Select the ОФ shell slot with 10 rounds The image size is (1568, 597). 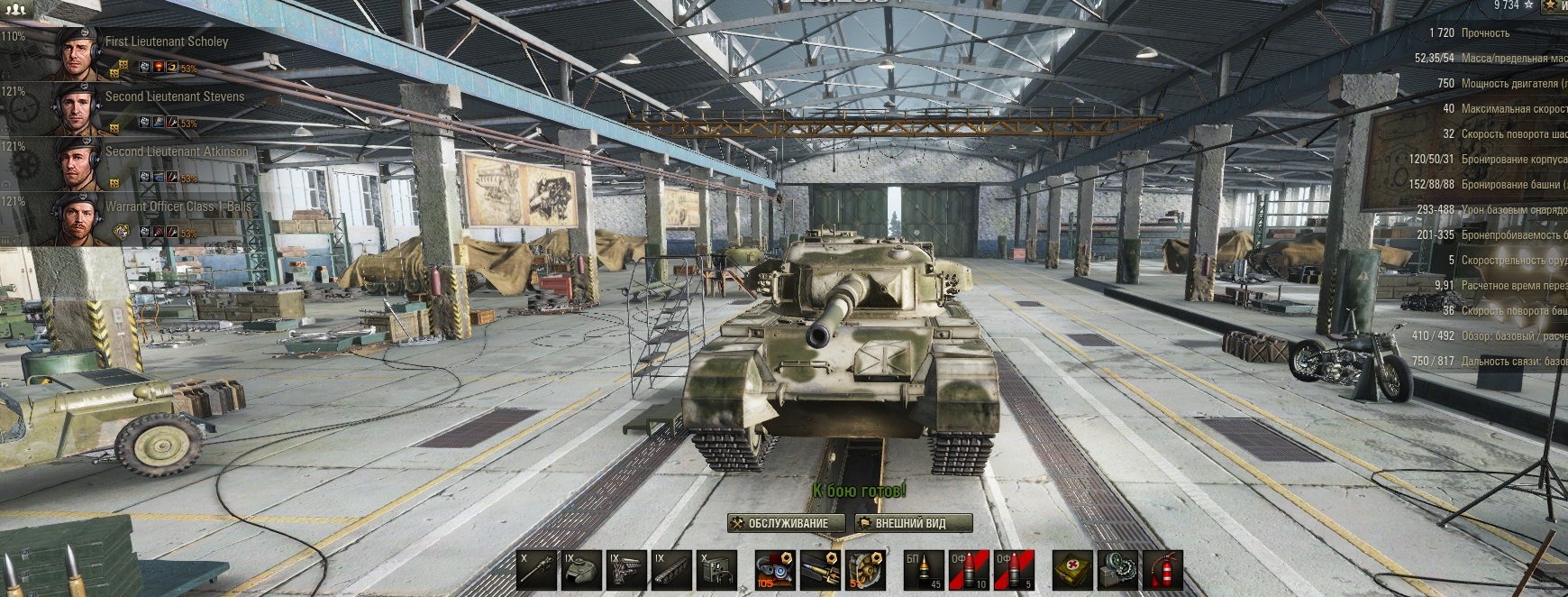click(970, 571)
